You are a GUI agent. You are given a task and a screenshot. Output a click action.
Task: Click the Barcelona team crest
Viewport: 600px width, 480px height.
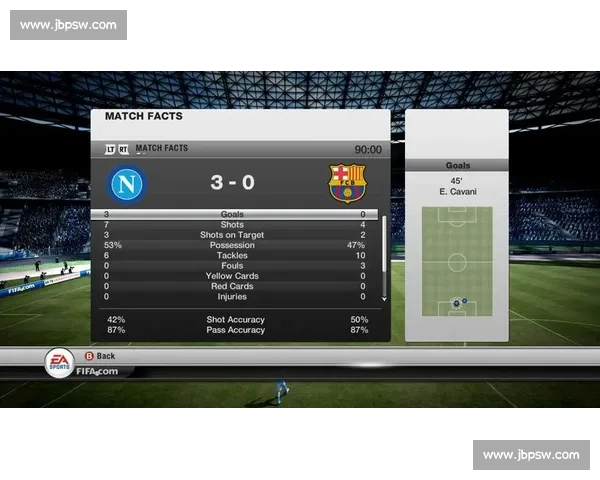348,183
